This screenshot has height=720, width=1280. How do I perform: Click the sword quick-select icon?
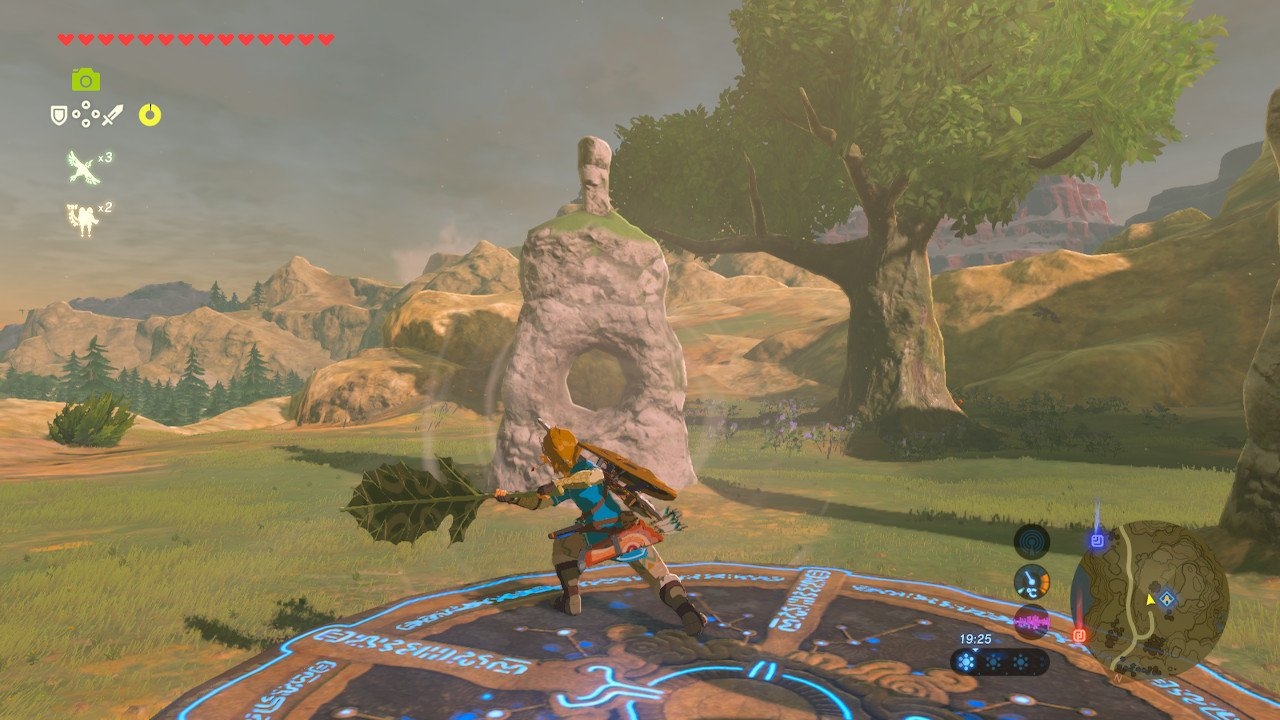tap(112, 115)
